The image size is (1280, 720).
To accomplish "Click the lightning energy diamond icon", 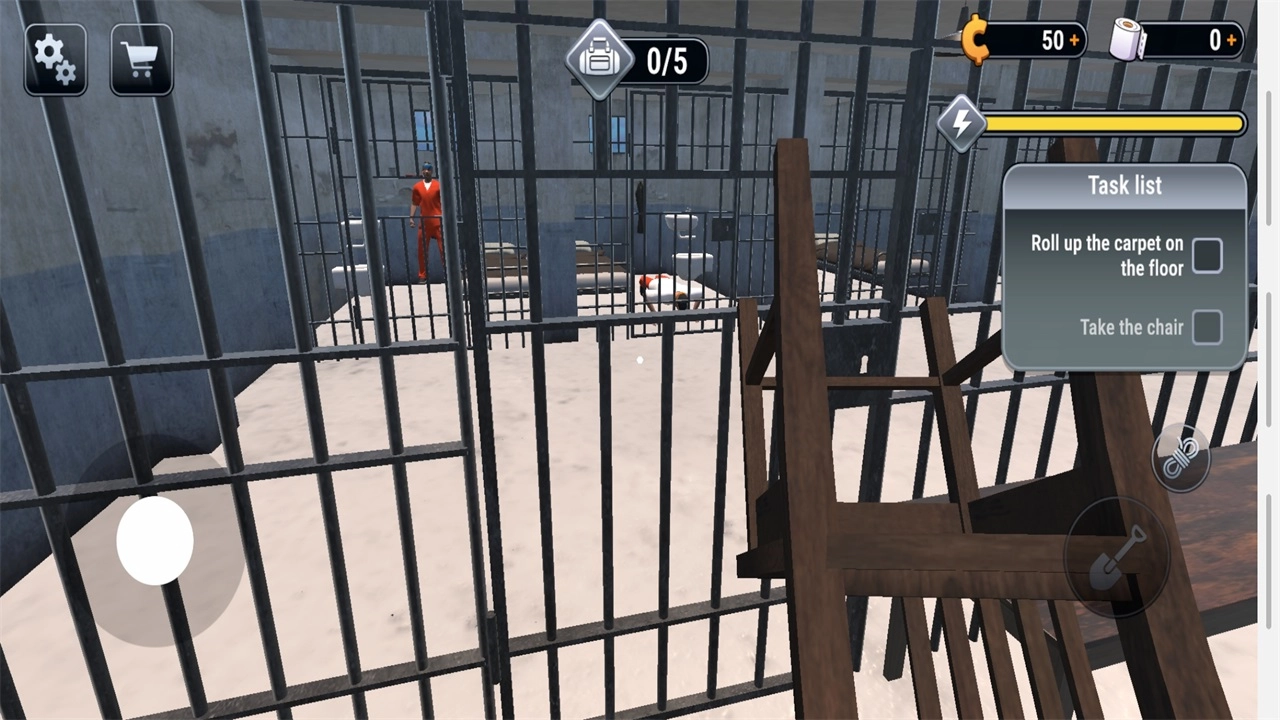I will 962,124.
